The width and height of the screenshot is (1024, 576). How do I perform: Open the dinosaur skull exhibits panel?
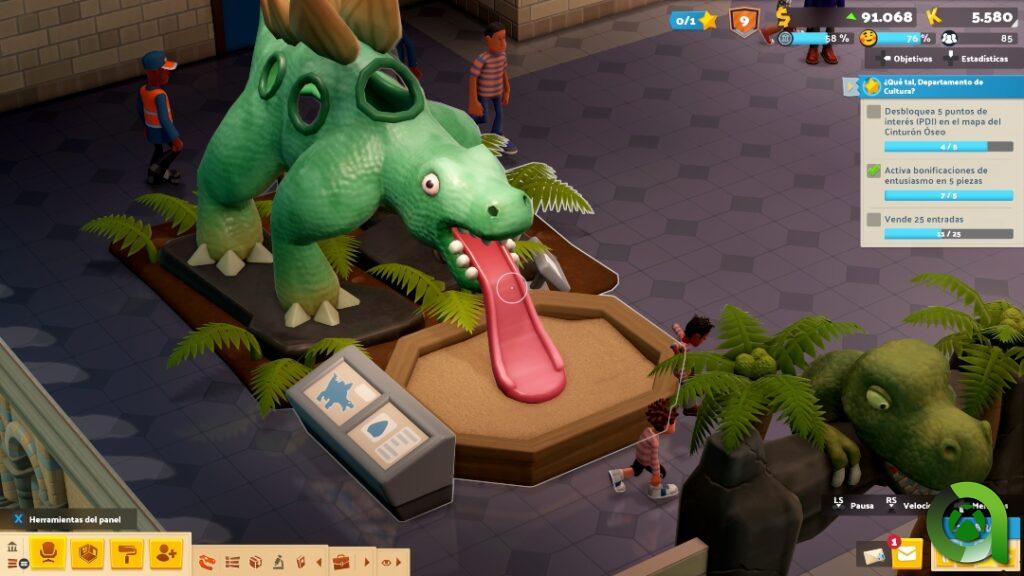tap(208, 562)
